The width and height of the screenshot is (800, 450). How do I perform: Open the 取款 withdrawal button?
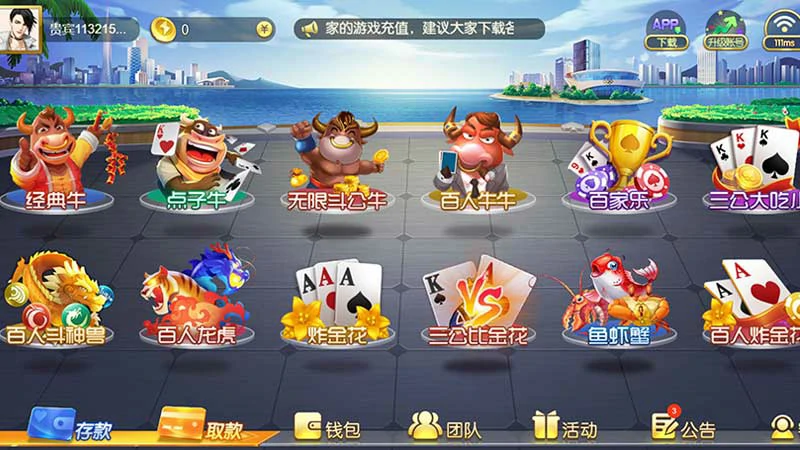[x=203, y=427]
